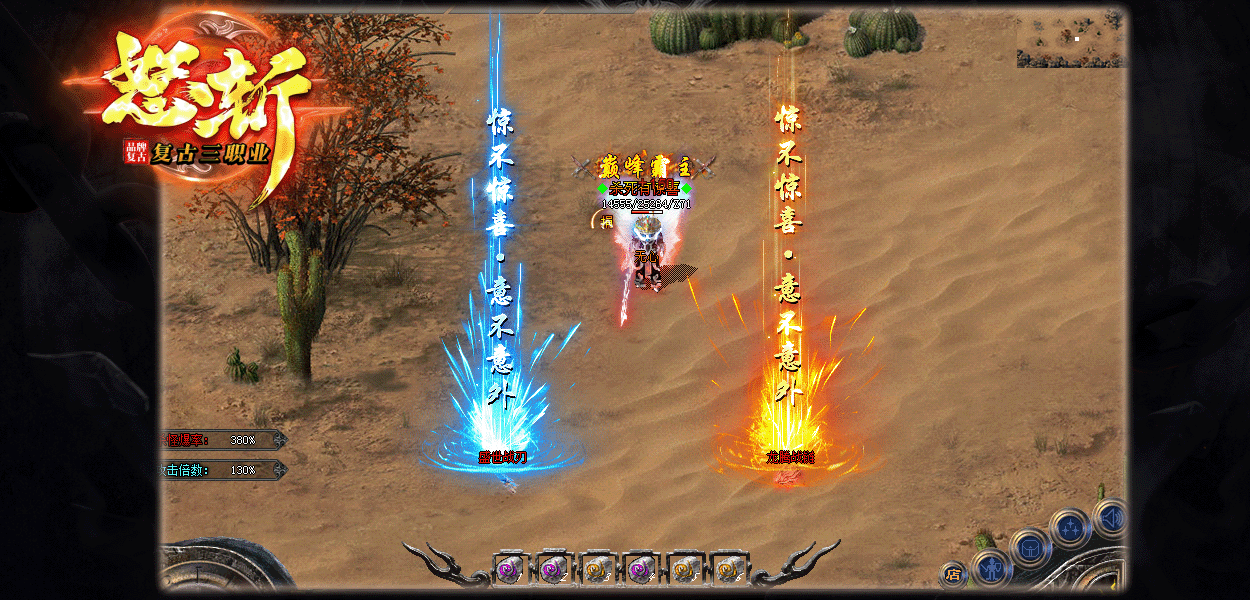The height and width of the screenshot is (600, 1250).
Task: Use the orange scroll in hotbar slot 5
Action: pos(685,569)
